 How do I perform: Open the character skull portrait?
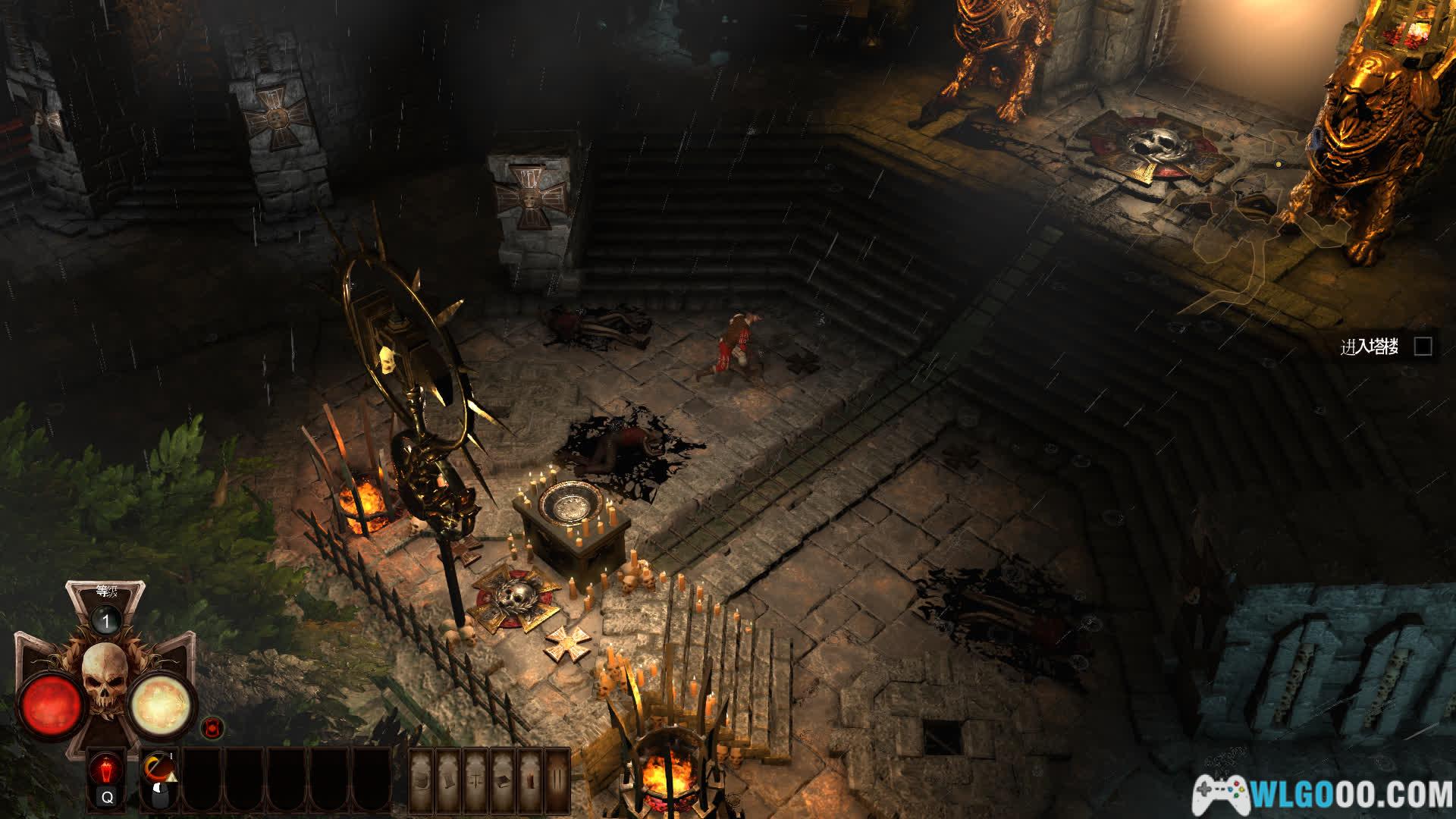tap(105, 680)
